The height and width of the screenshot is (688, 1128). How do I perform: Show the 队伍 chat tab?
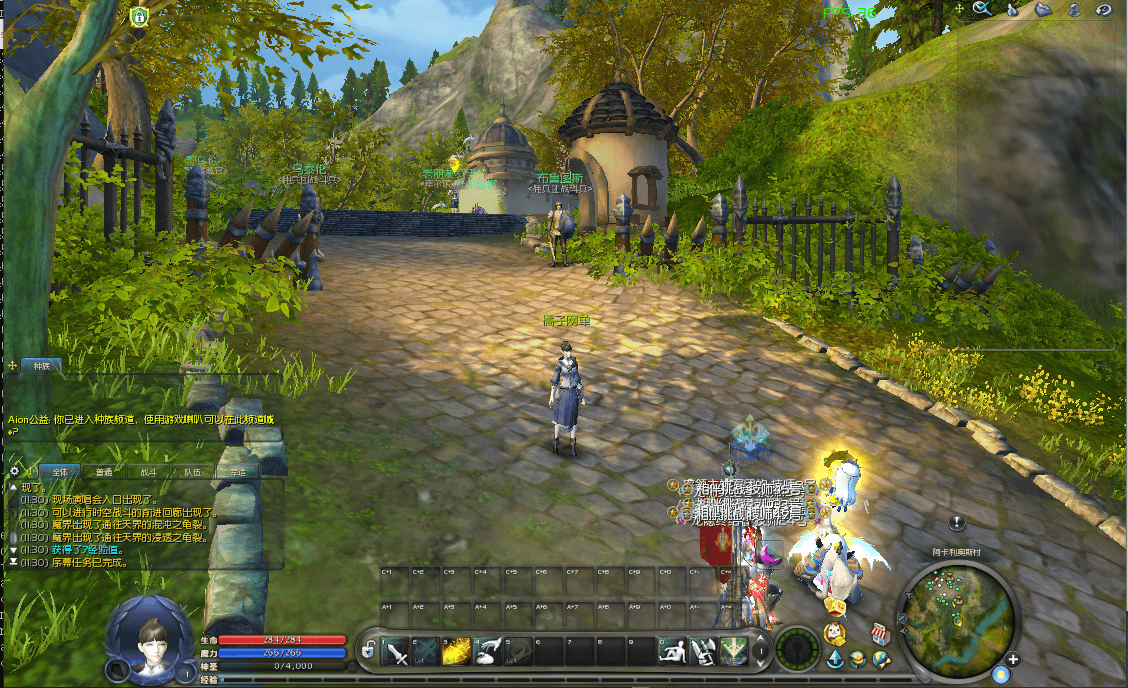(192, 471)
